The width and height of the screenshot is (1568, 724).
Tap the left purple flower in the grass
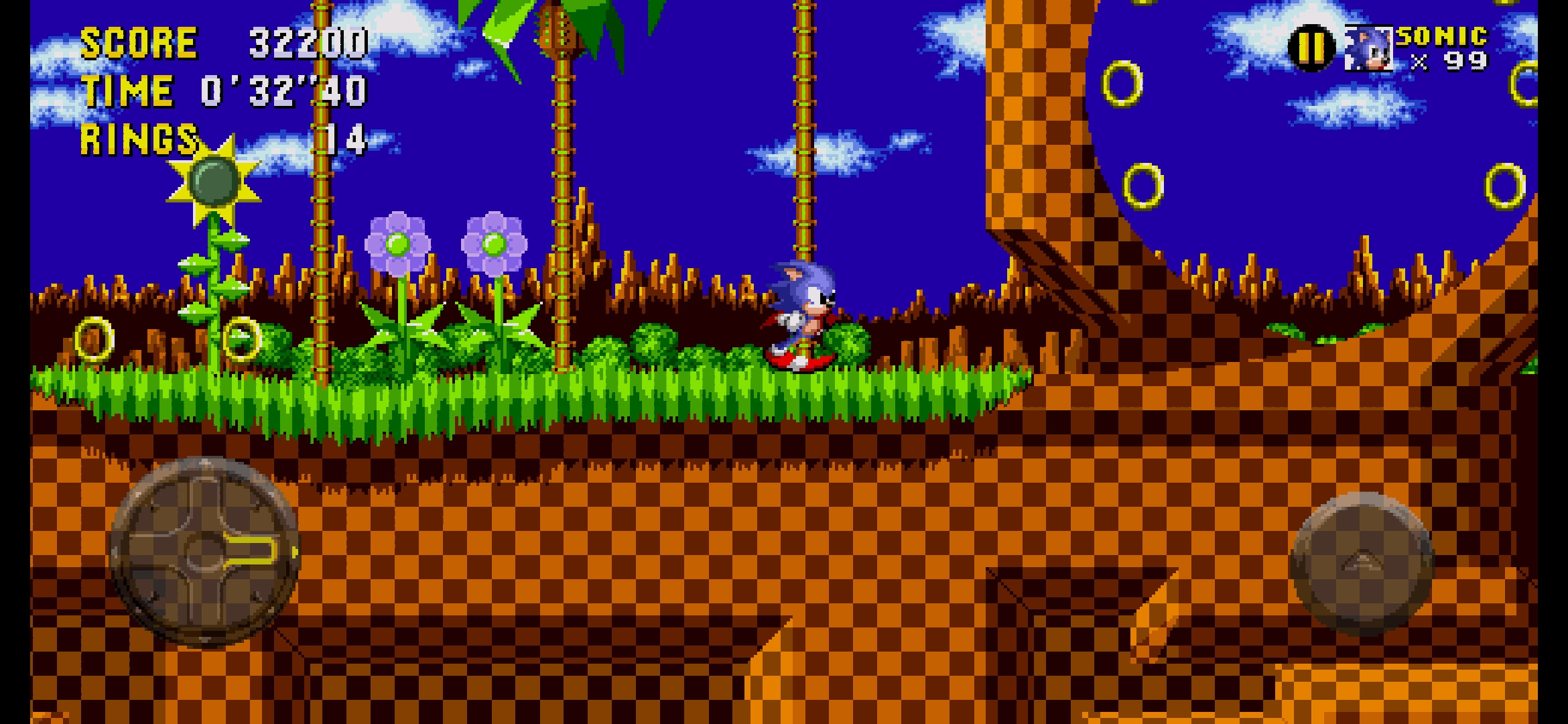pyautogui.click(x=397, y=241)
